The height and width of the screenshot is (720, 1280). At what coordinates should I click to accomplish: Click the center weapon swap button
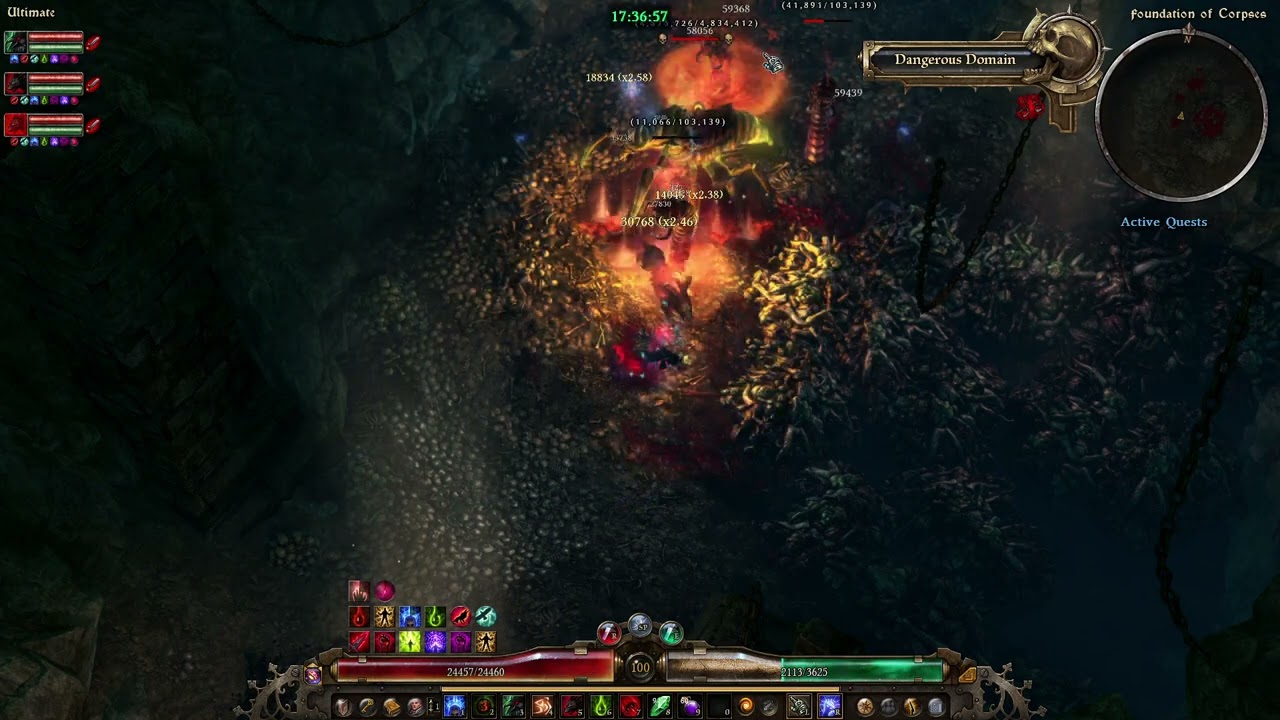[640, 626]
